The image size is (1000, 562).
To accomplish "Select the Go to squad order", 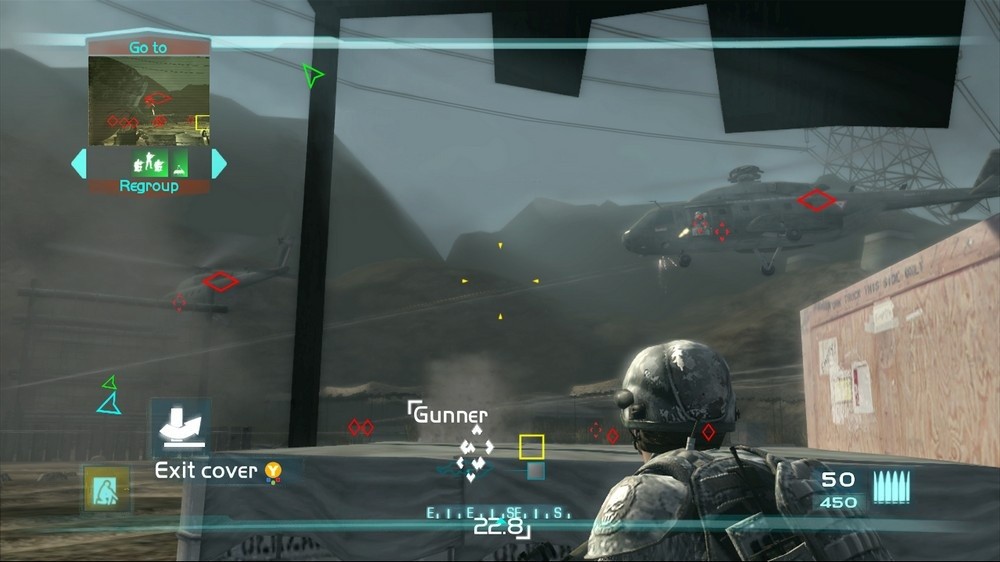I will click(148, 47).
